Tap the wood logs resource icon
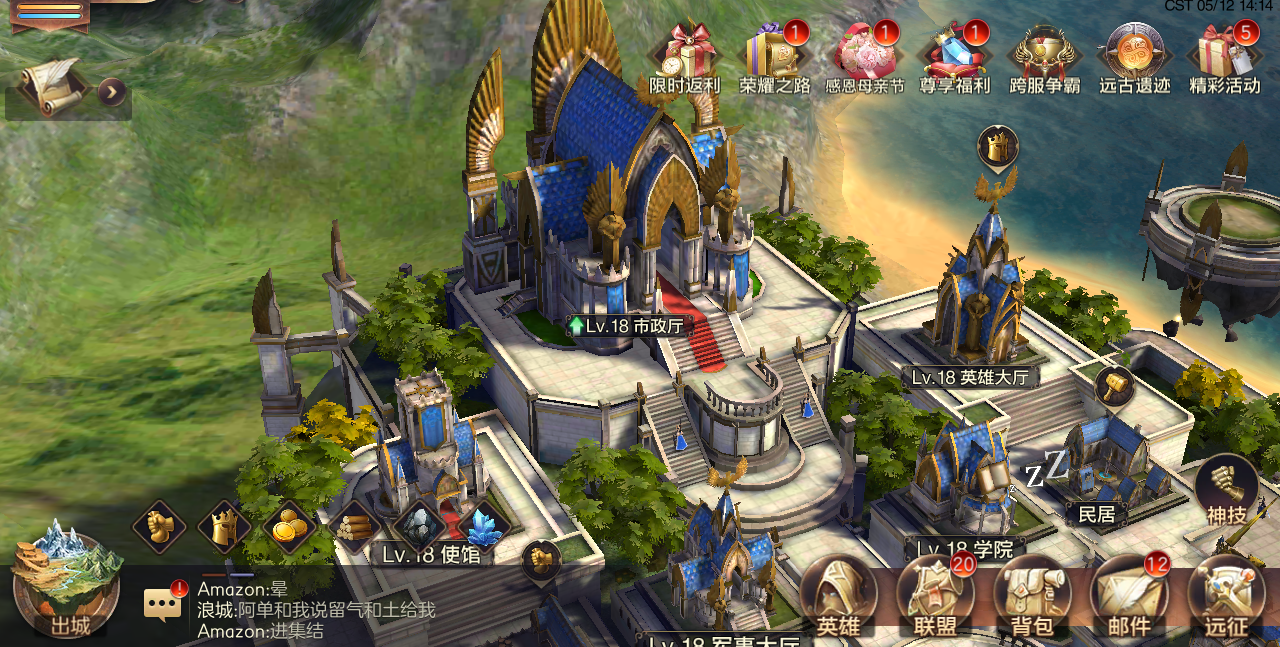The width and height of the screenshot is (1280, 647). pyautogui.click(x=354, y=525)
